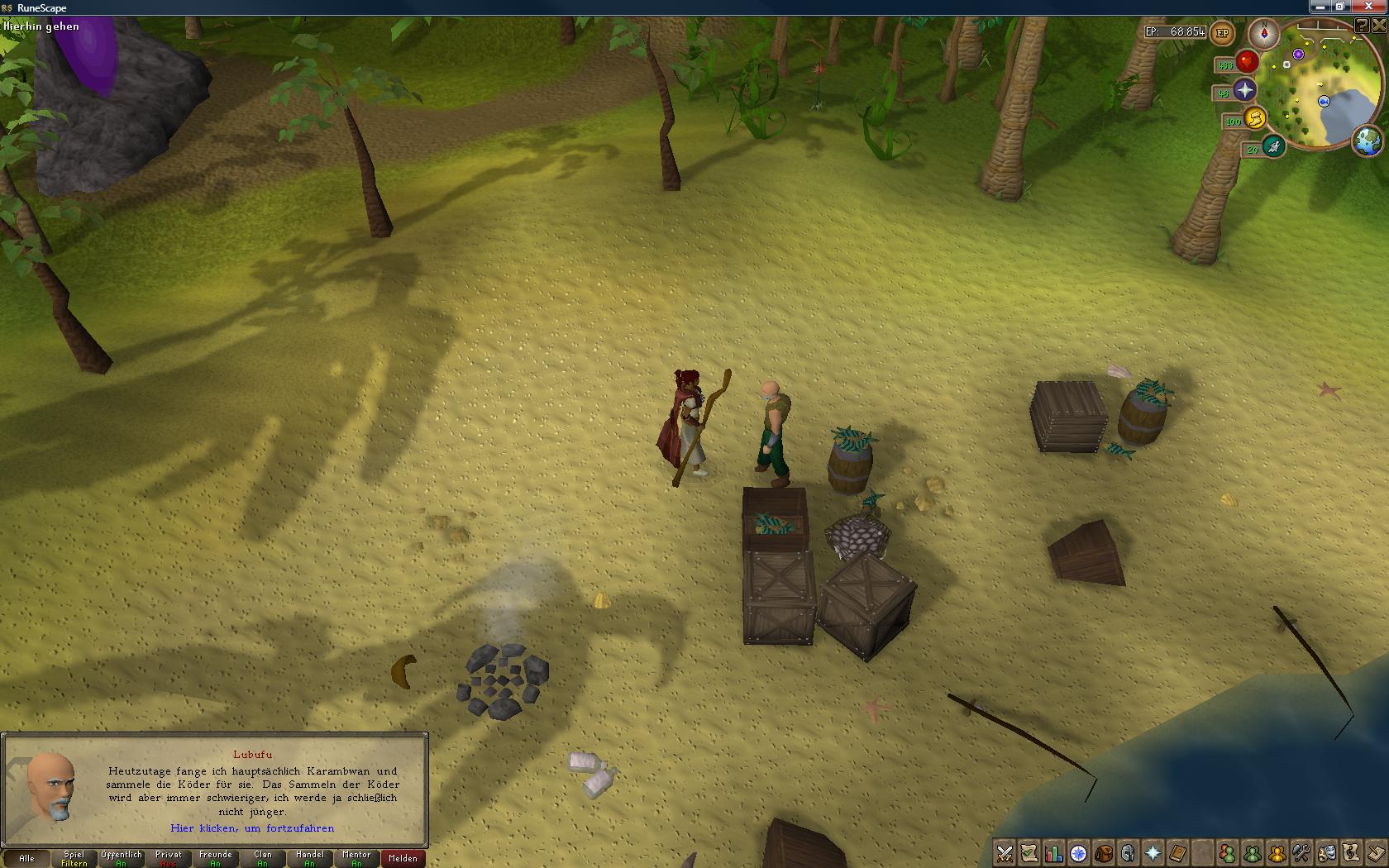
Task: Show the skills bar chart tab
Action: coord(1054,853)
